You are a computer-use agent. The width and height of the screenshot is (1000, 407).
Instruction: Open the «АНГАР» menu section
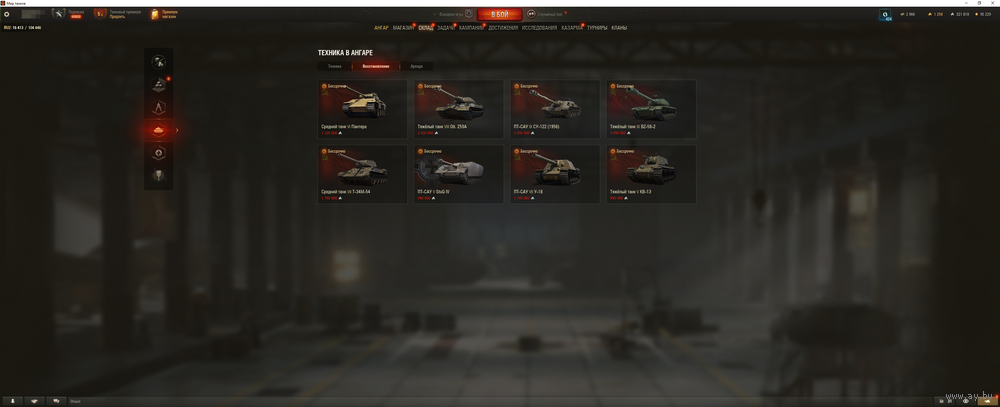[381, 28]
